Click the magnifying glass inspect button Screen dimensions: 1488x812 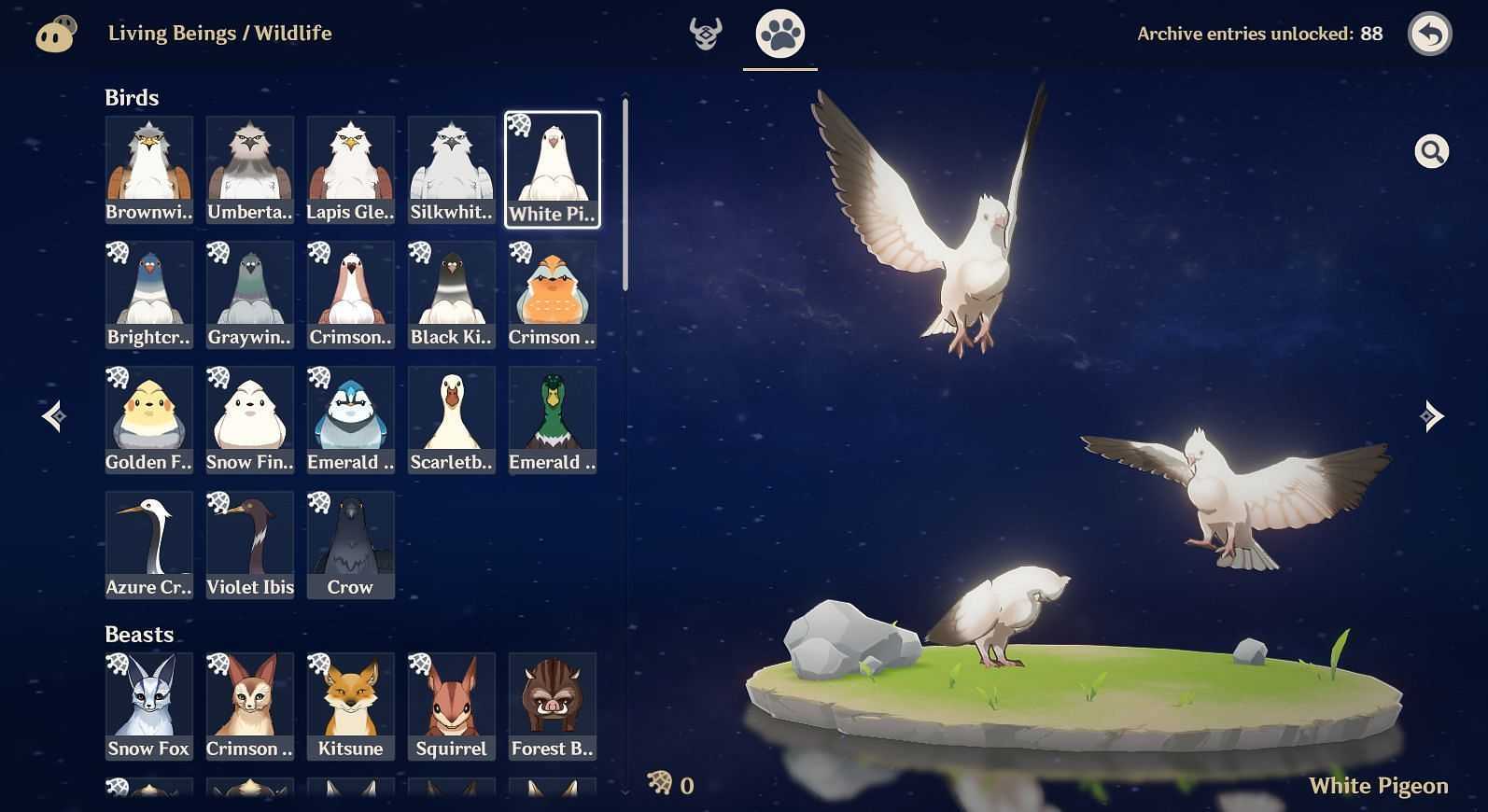1431,151
